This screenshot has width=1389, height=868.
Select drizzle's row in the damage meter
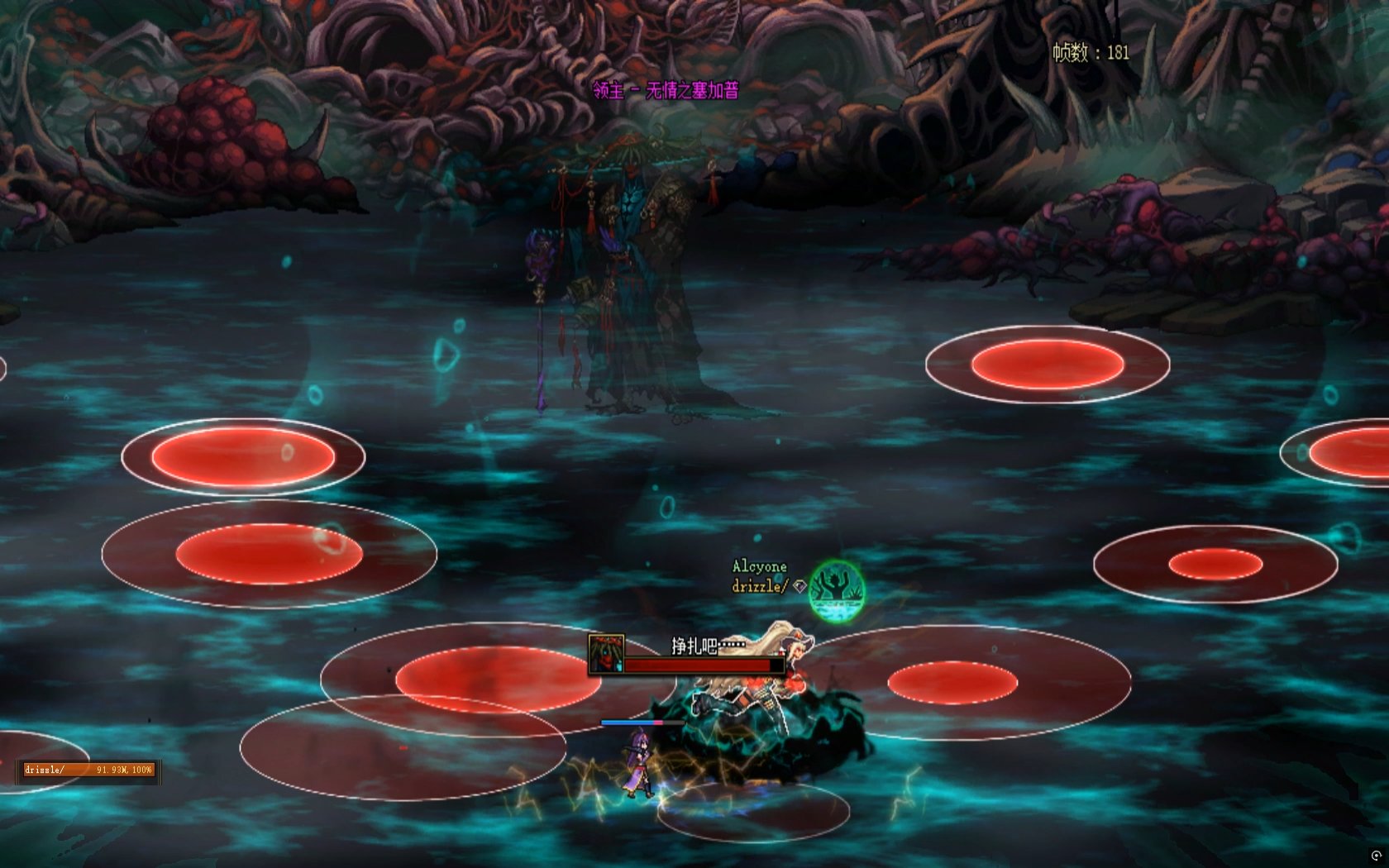point(88,770)
